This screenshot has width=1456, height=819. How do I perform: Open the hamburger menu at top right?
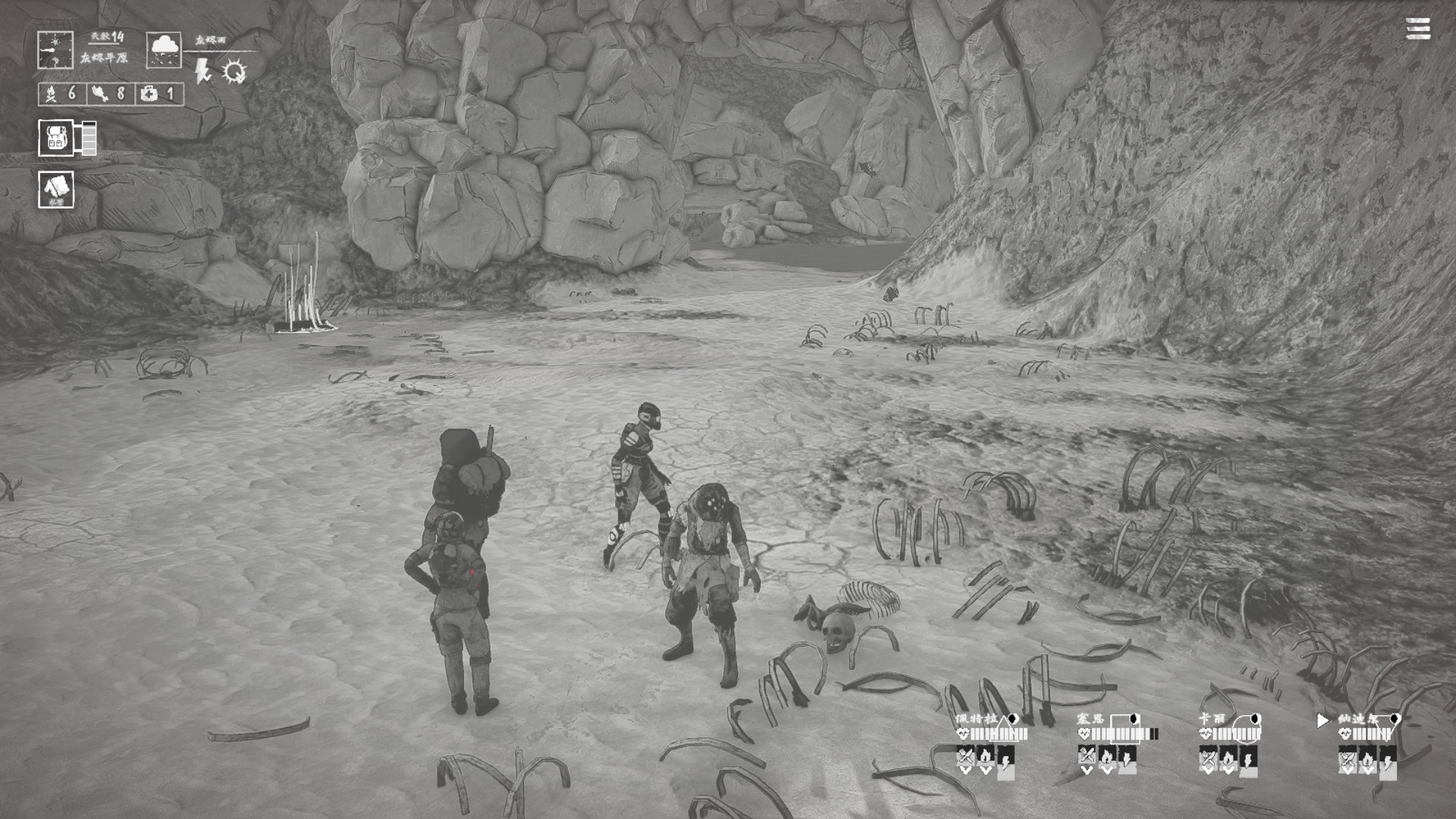coord(1417,29)
